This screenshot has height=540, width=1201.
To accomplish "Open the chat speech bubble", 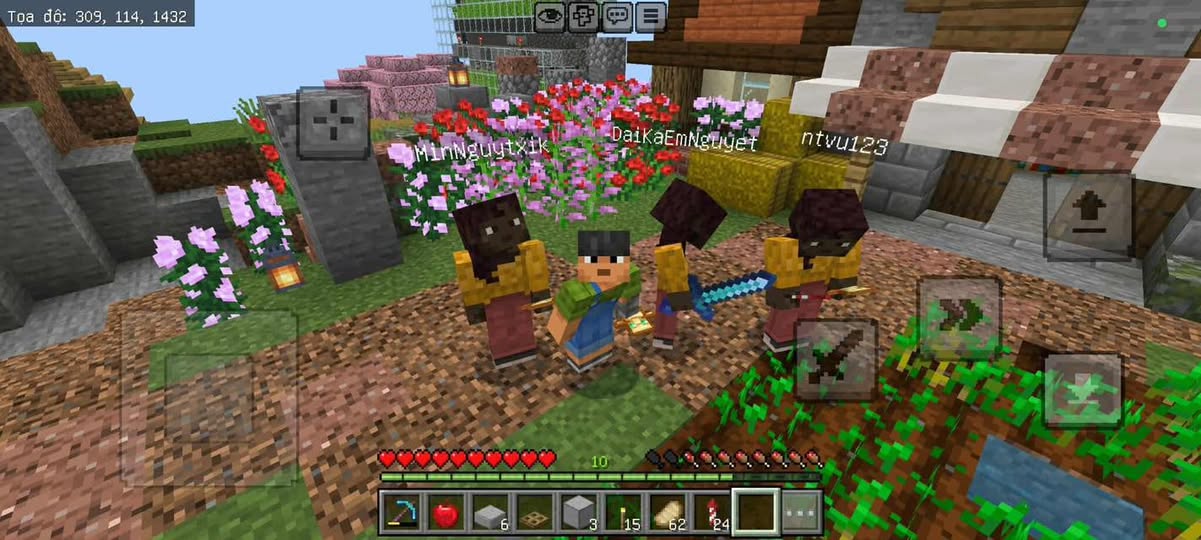I will [617, 15].
